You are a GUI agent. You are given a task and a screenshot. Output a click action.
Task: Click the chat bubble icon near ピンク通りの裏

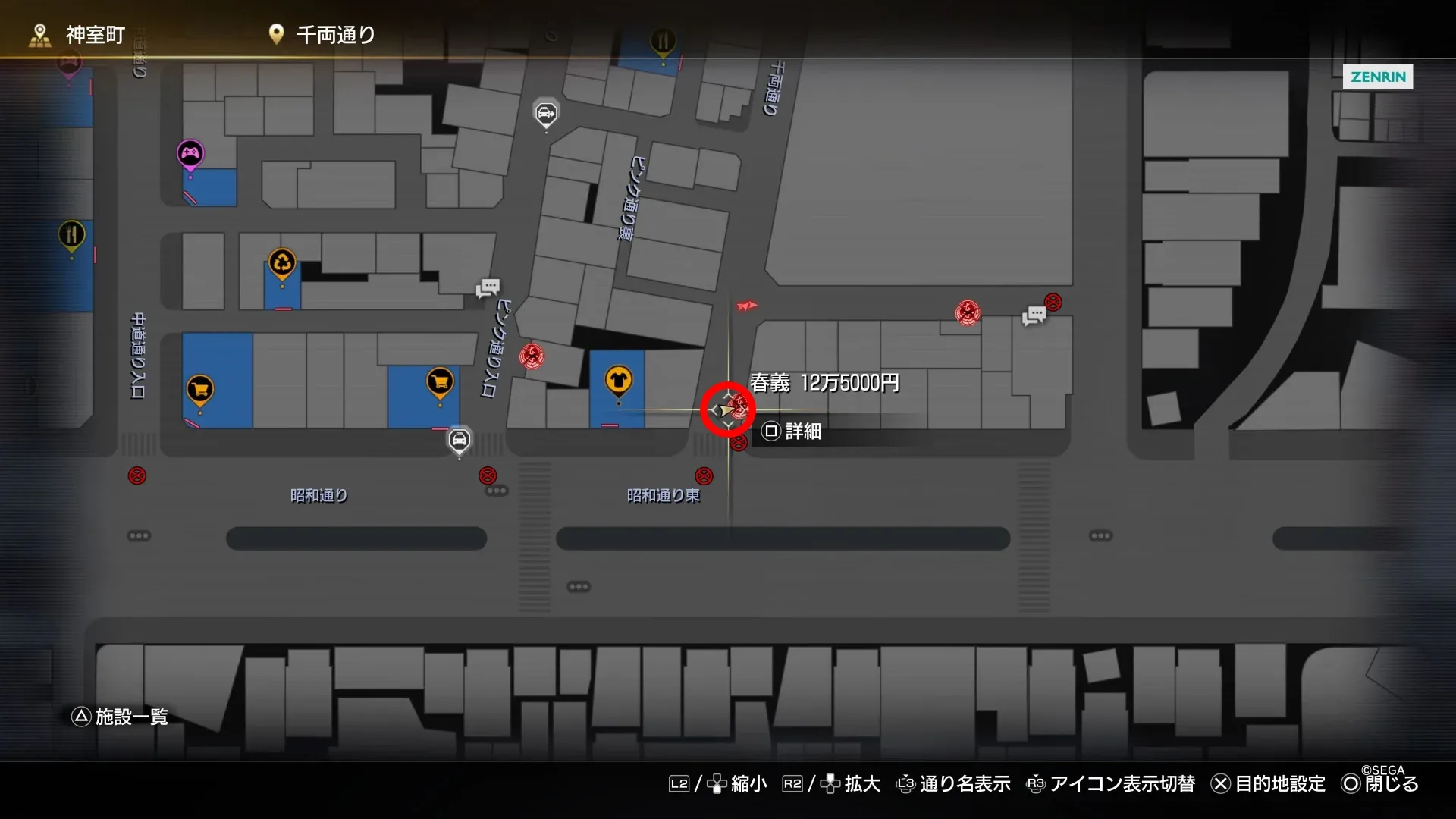coord(487,288)
